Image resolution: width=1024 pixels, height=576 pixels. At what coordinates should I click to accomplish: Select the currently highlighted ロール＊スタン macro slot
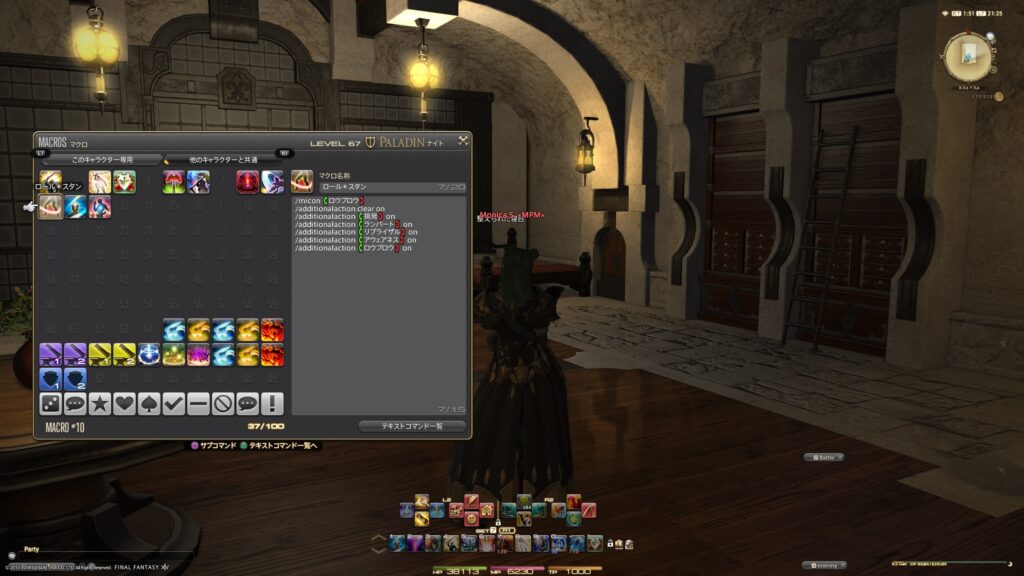click(50, 206)
